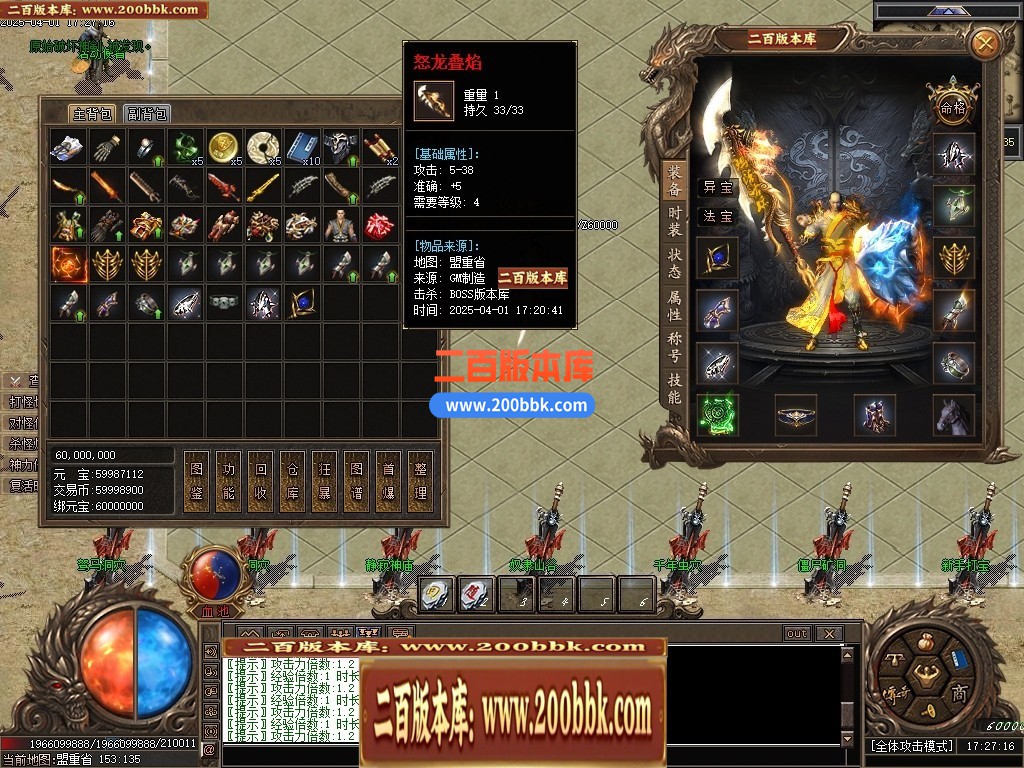This screenshot has height=768, width=1024.
Task: Open the 图鉴 codex button
Action: 197,480
